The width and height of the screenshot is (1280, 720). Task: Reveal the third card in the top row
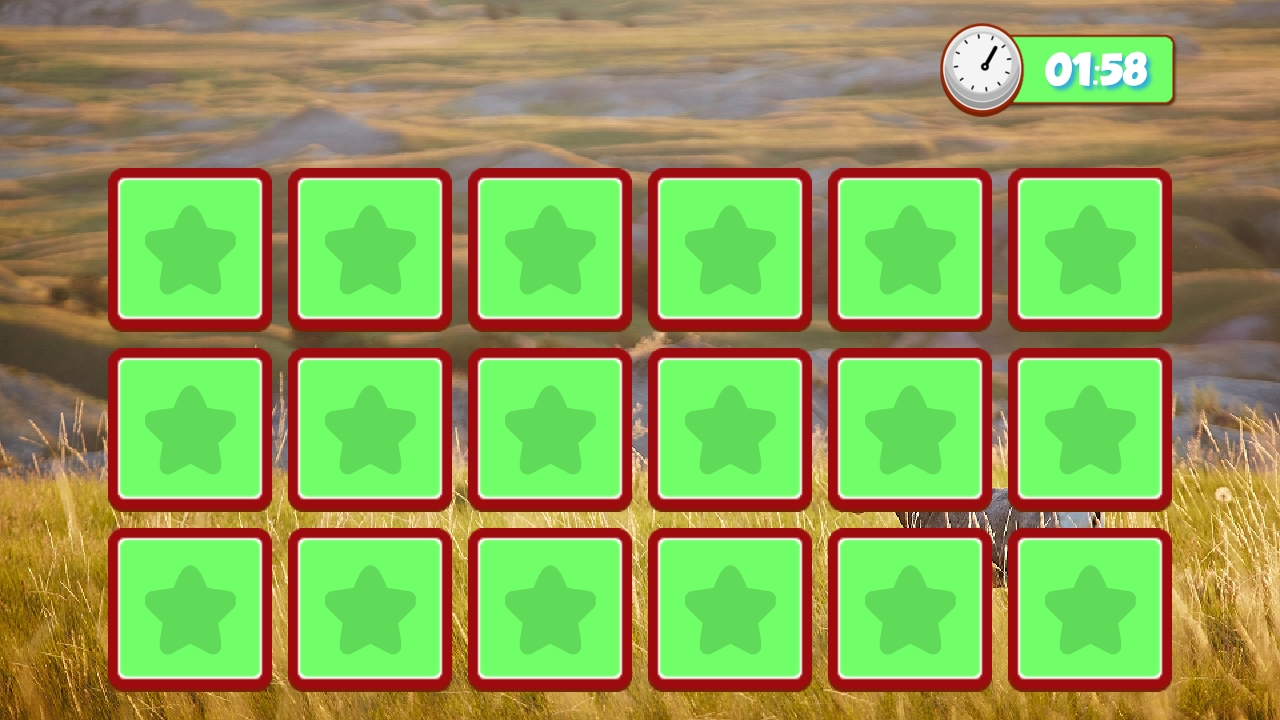(550, 248)
